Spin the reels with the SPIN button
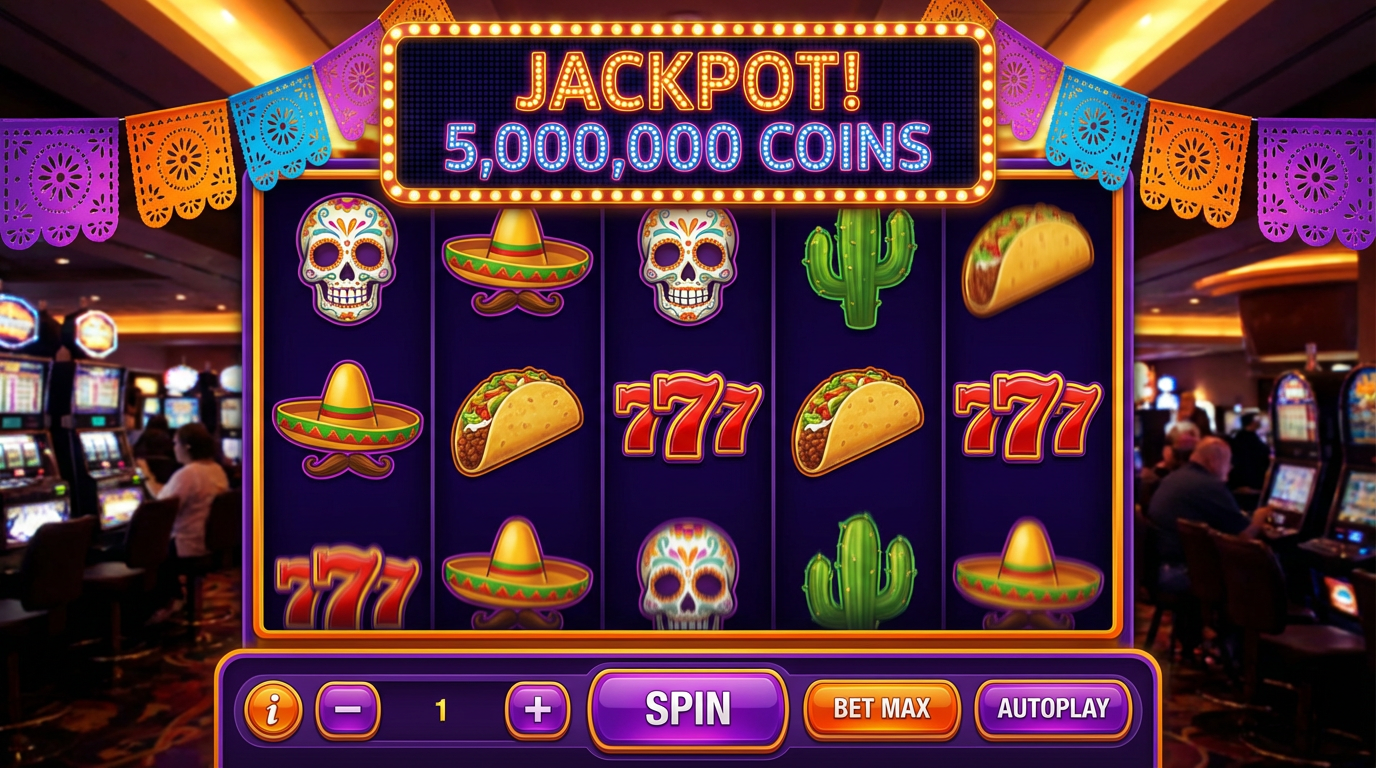The width and height of the screenshot is (1376, 768). click(687, 709)
